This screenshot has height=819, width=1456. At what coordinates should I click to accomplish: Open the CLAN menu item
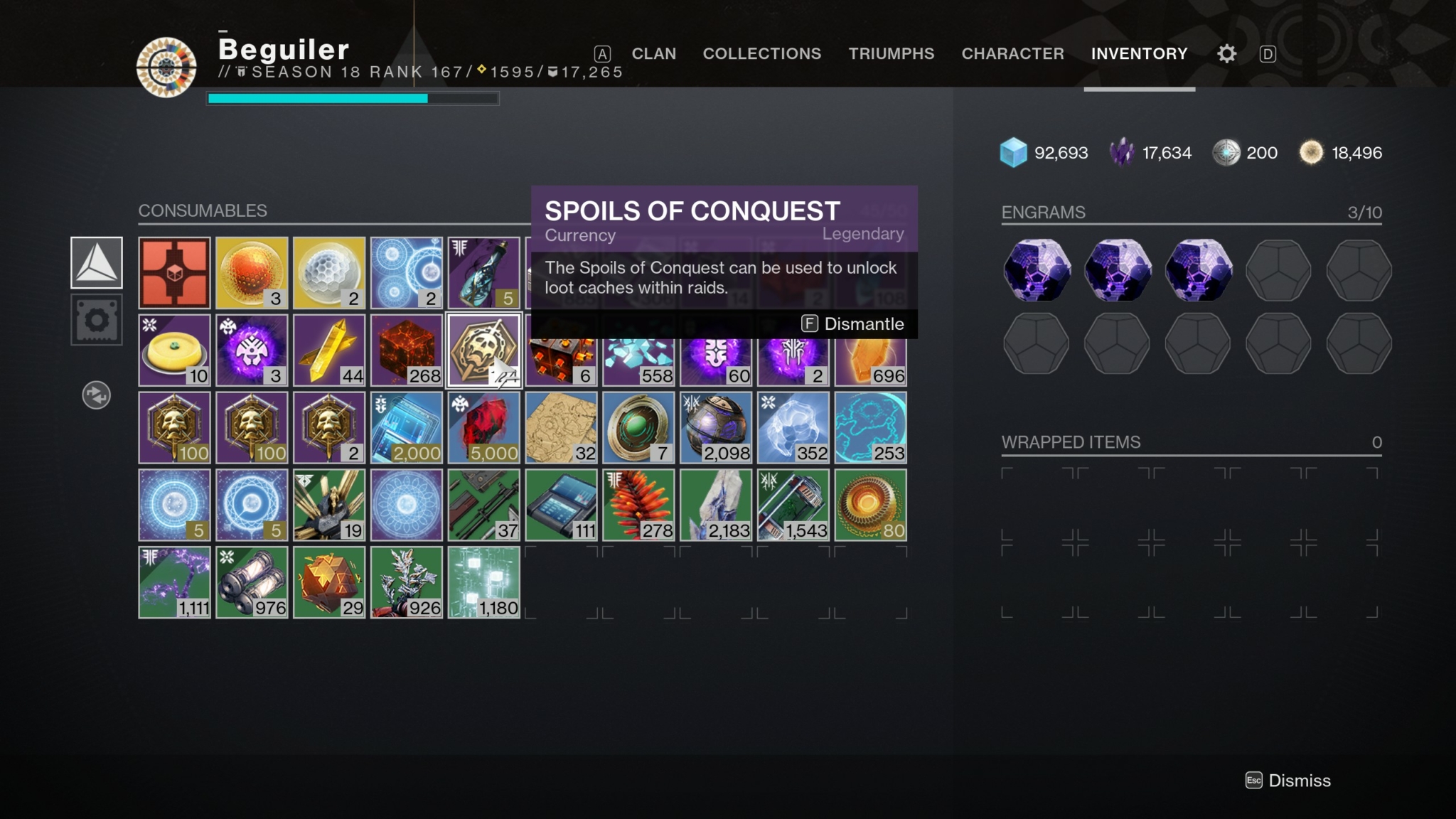[653, 53]
